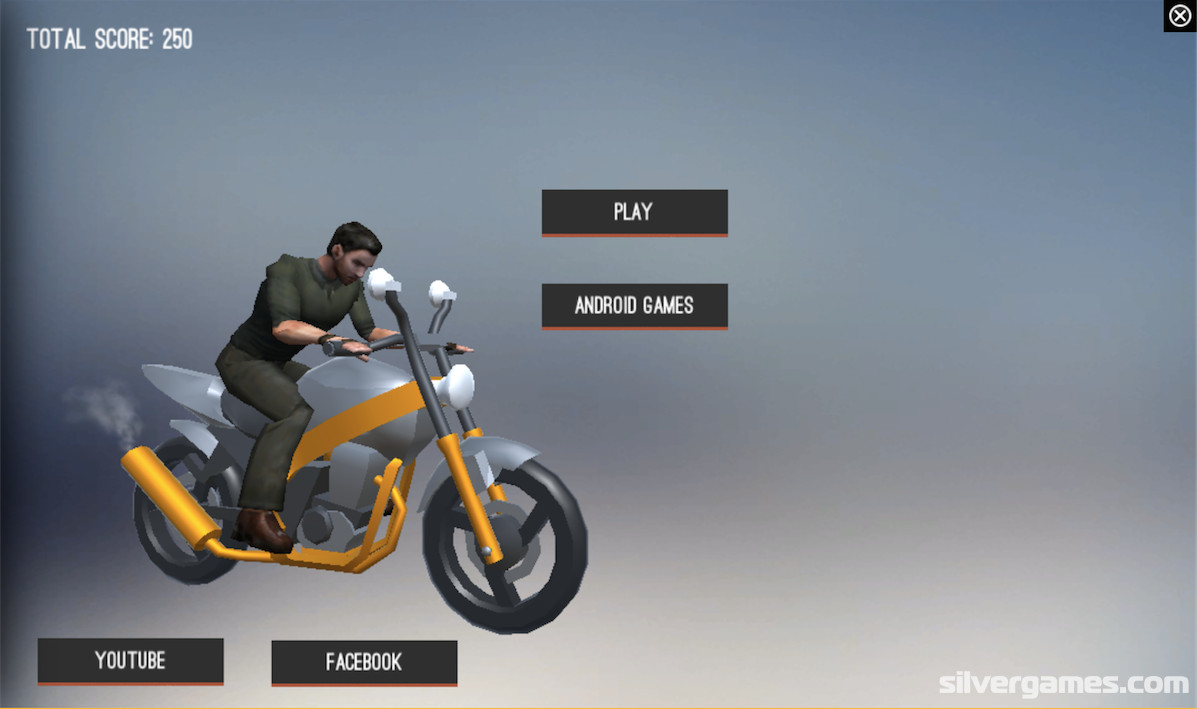Visit the YouTube channel button

tap(130, 661)
